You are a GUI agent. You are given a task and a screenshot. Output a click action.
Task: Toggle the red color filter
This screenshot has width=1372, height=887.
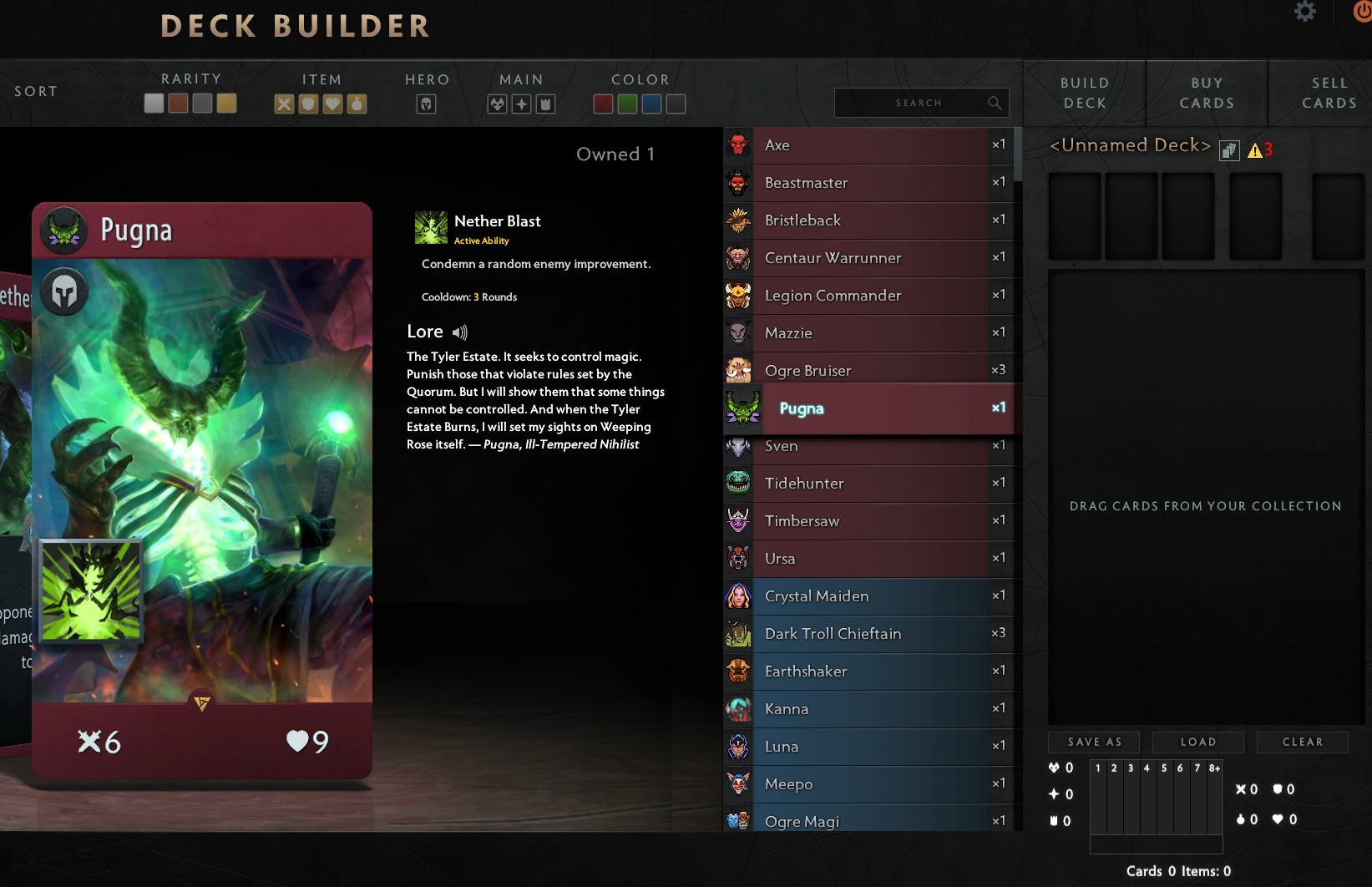[603, 103]
